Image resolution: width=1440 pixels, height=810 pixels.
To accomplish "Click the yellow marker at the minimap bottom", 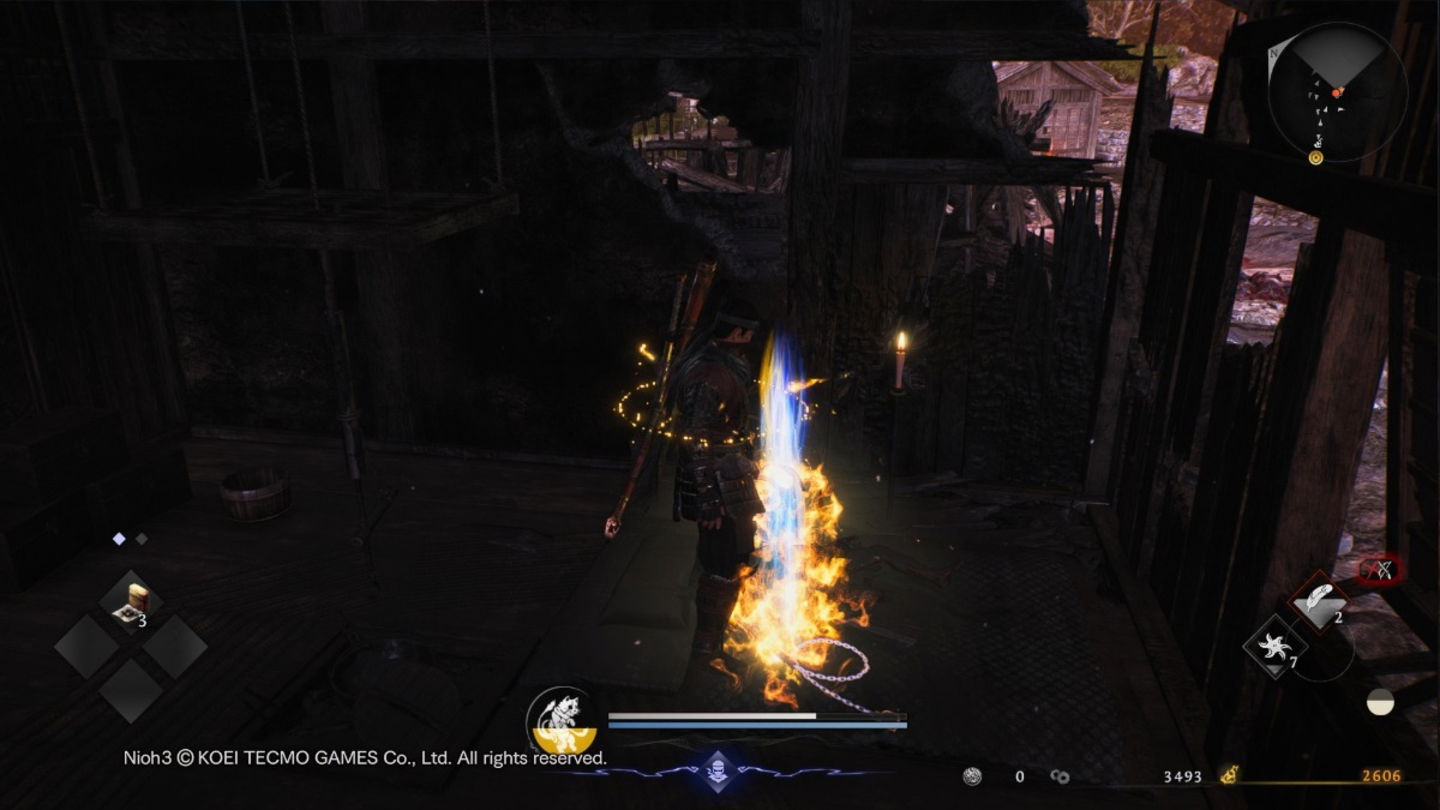I will [1316, 158].
